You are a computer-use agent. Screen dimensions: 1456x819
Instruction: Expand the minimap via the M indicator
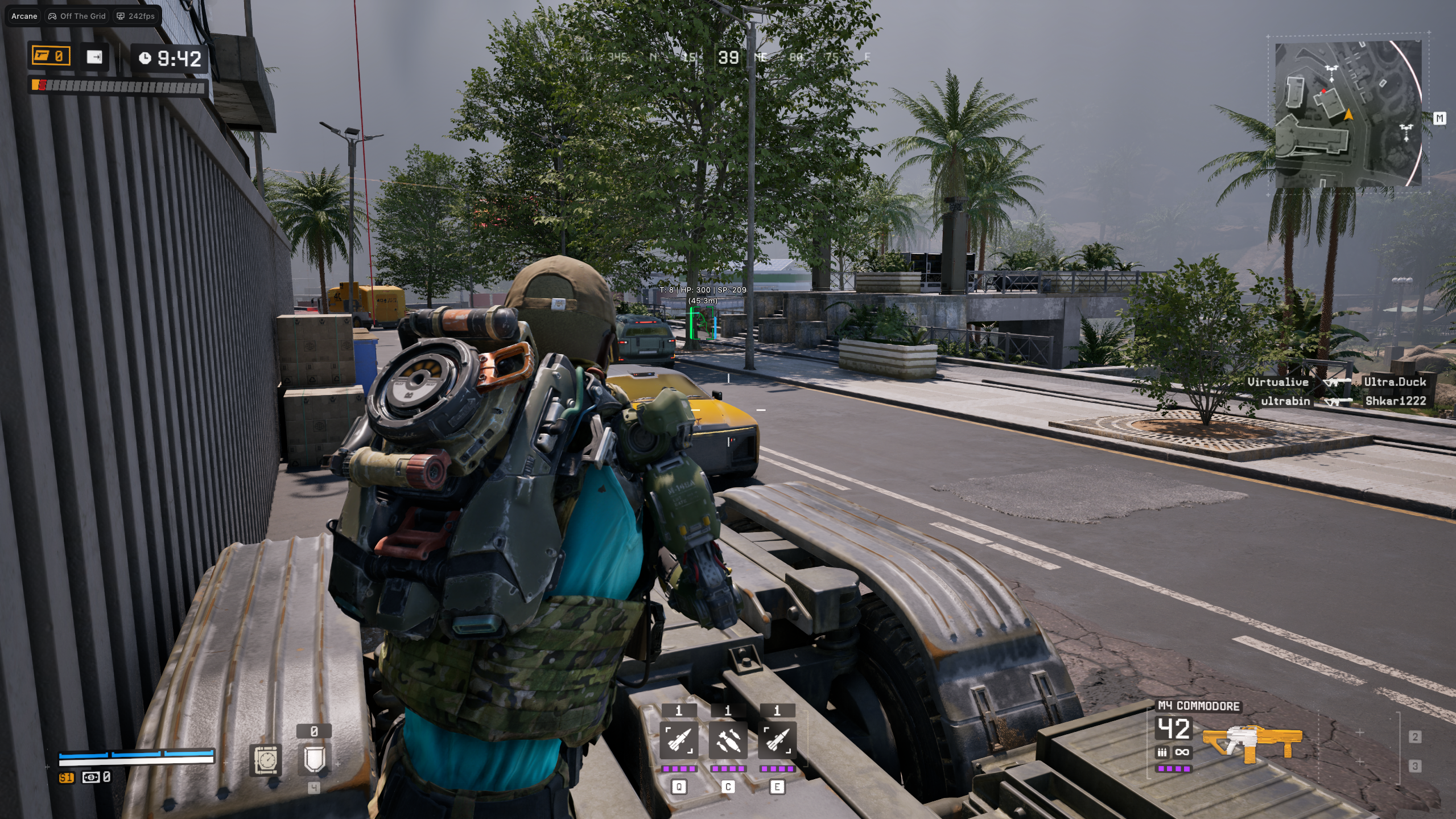click(1441, 118)
